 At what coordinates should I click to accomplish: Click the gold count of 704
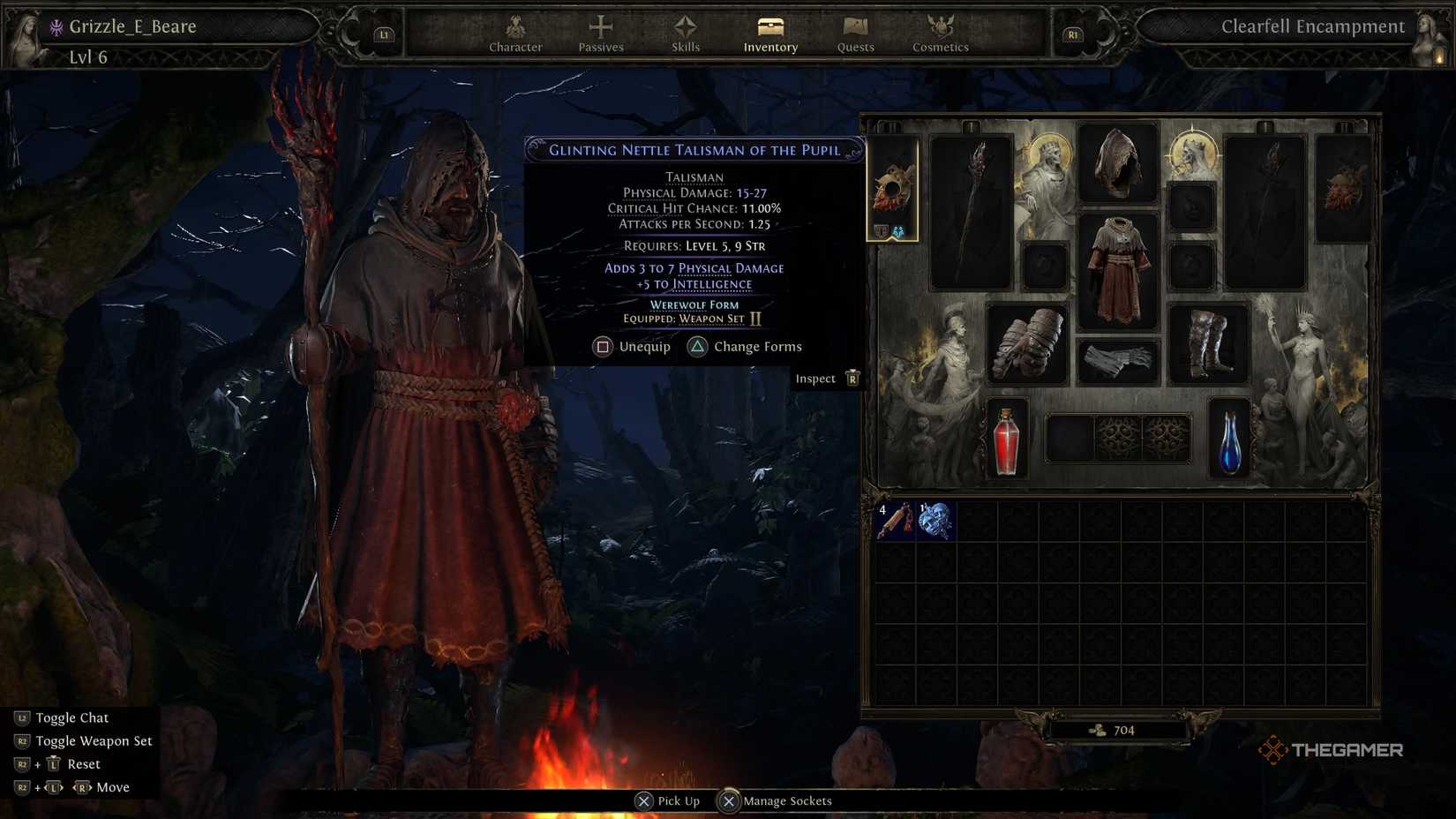(1121, 730)
